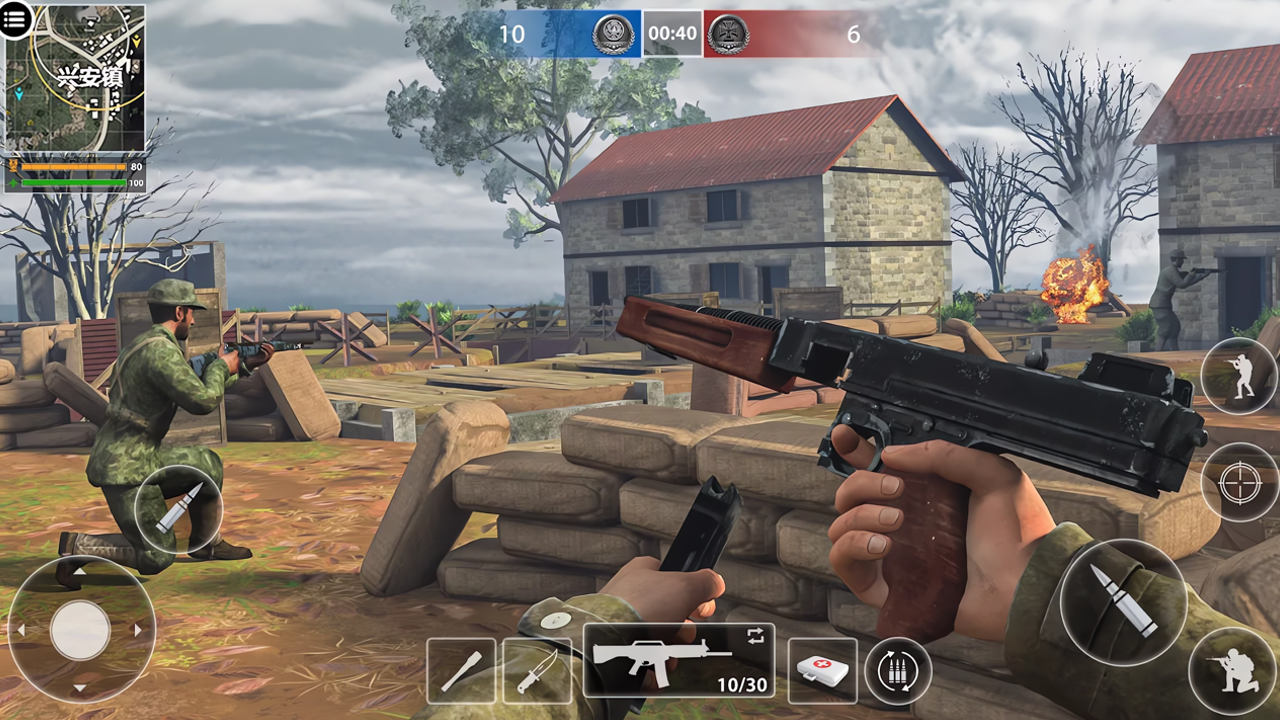Screen dimensions: 1280x720
Task: Tap the reload ammo button
Action: [x=898, y=668]
